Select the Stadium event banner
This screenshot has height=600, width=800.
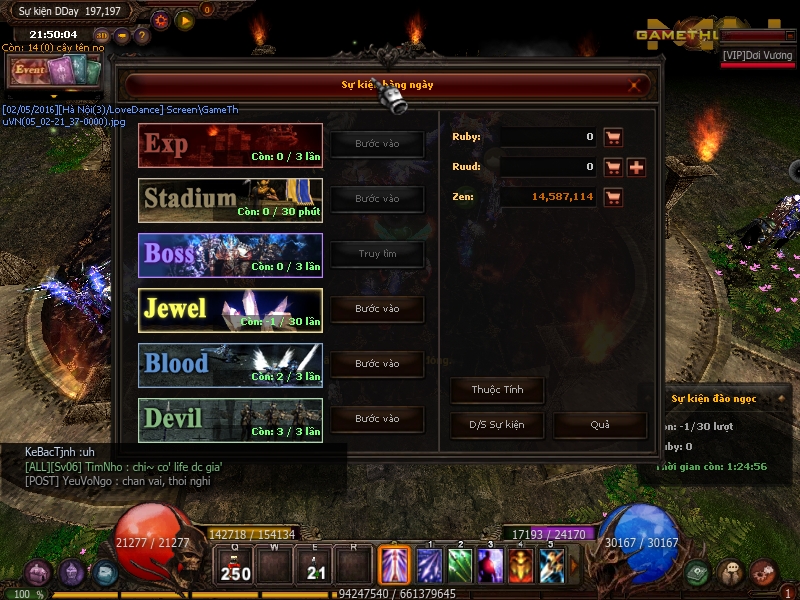pyautogui.click(x=231, y=200)
